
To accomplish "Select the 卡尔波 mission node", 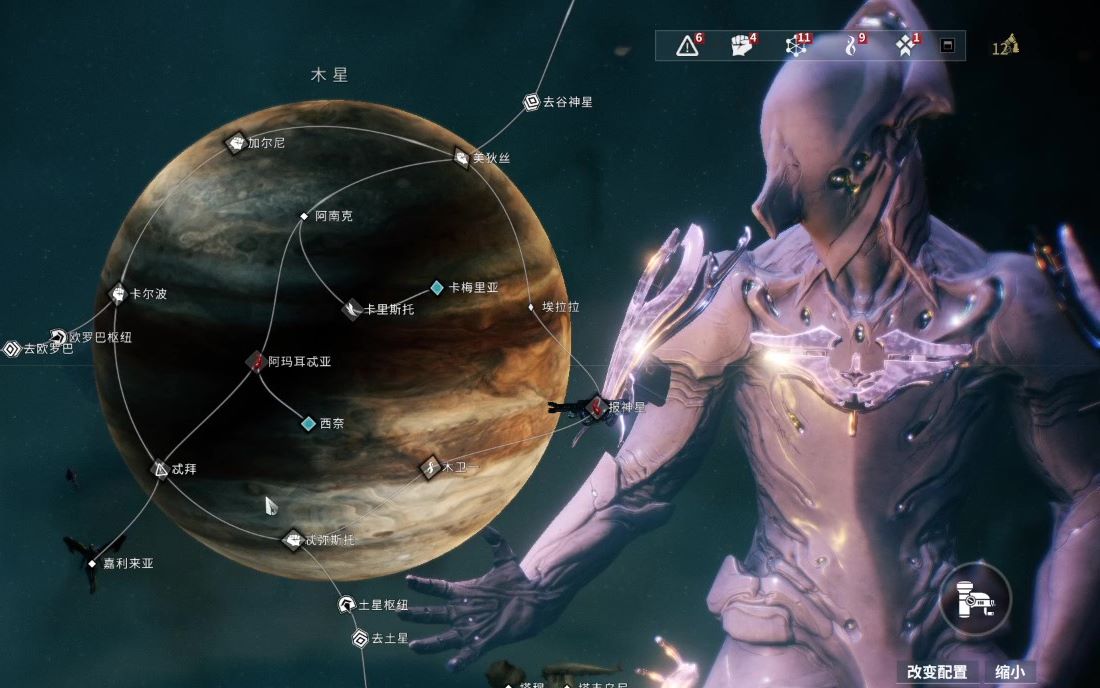I will point(118,294).
